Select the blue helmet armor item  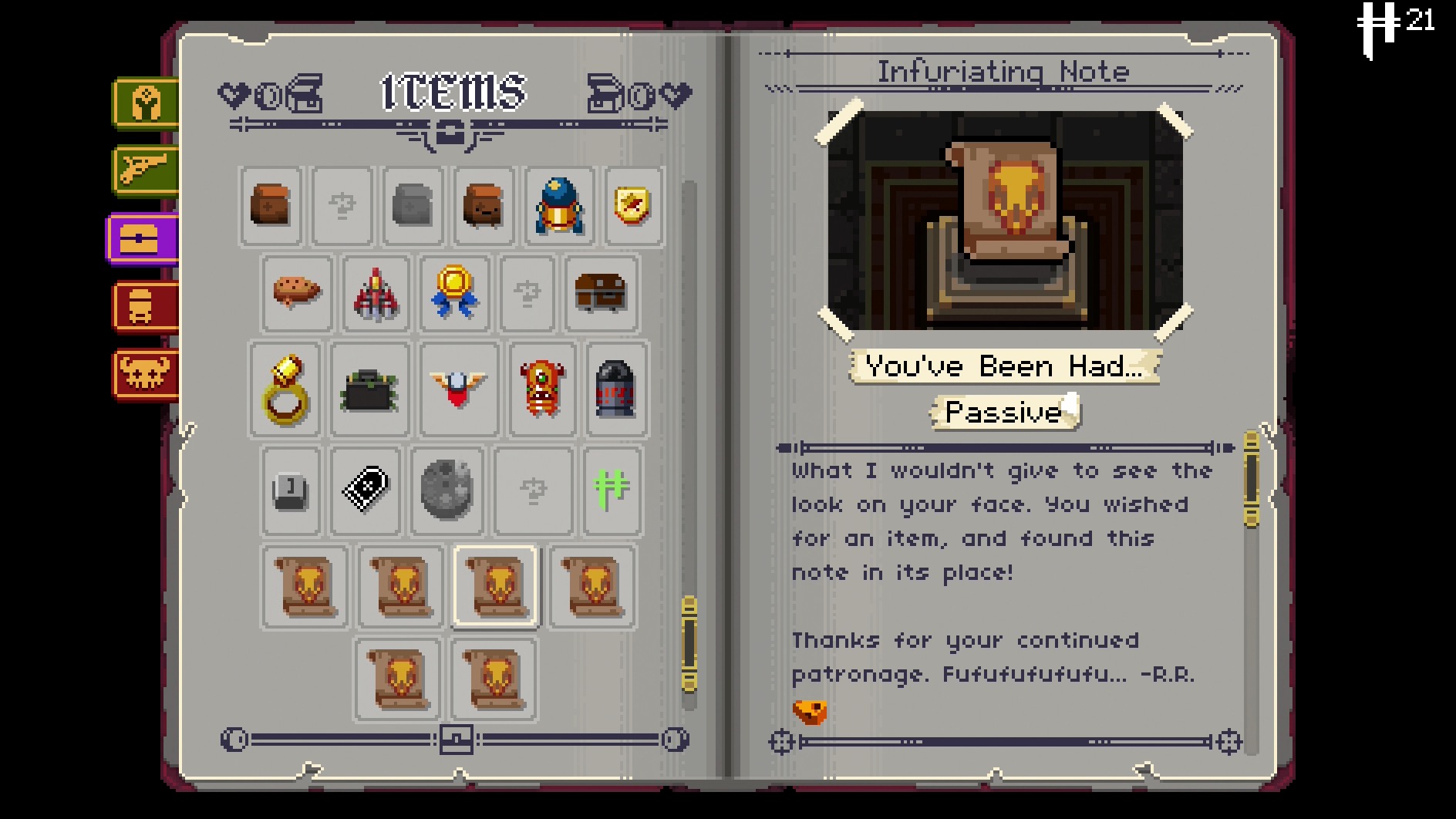[559, 206]
